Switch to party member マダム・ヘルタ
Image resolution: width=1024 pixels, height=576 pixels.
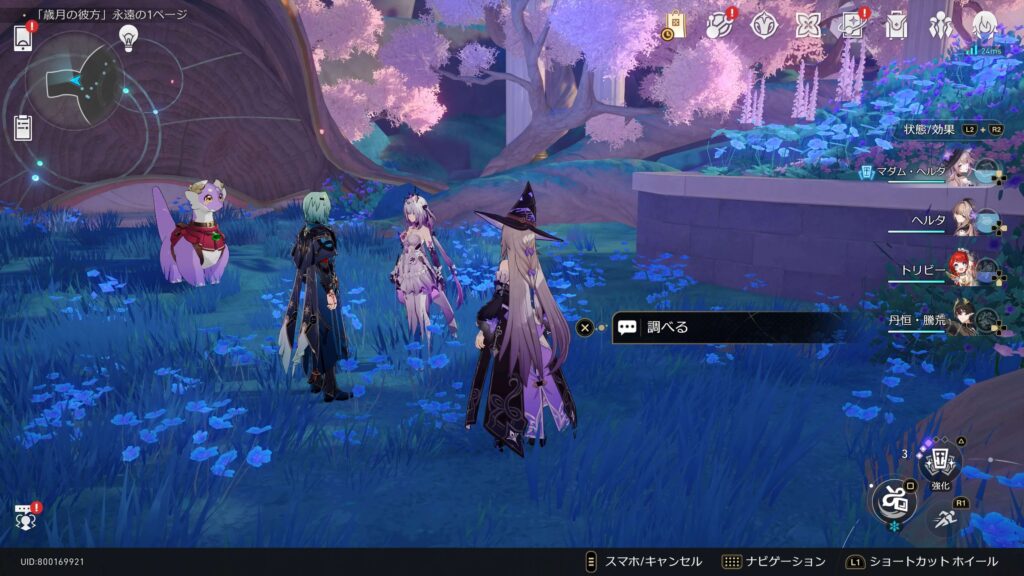tap(963, 170)
